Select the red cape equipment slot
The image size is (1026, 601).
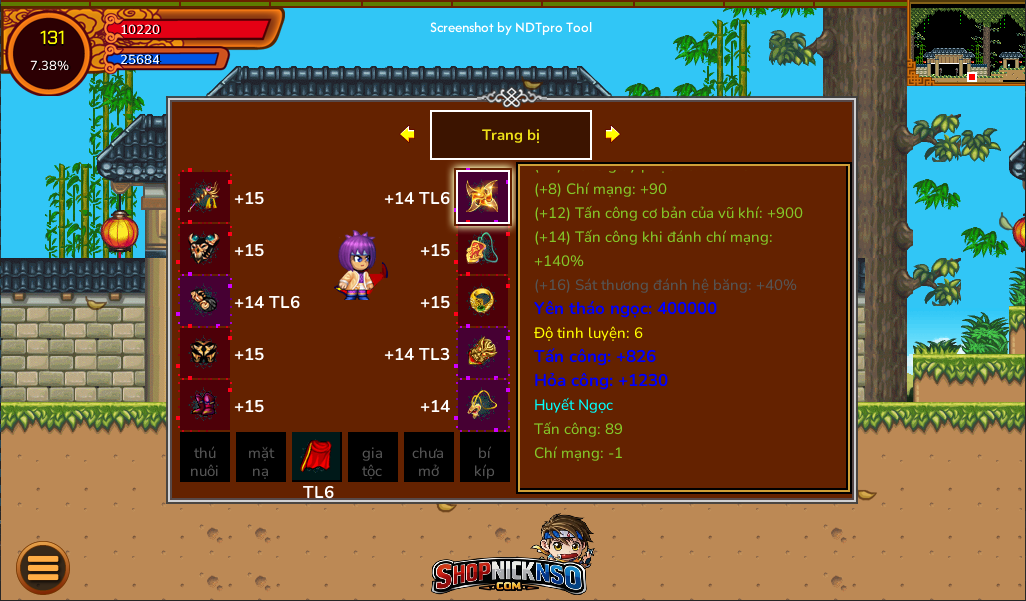pyautogui.click(x=317, y=457)
